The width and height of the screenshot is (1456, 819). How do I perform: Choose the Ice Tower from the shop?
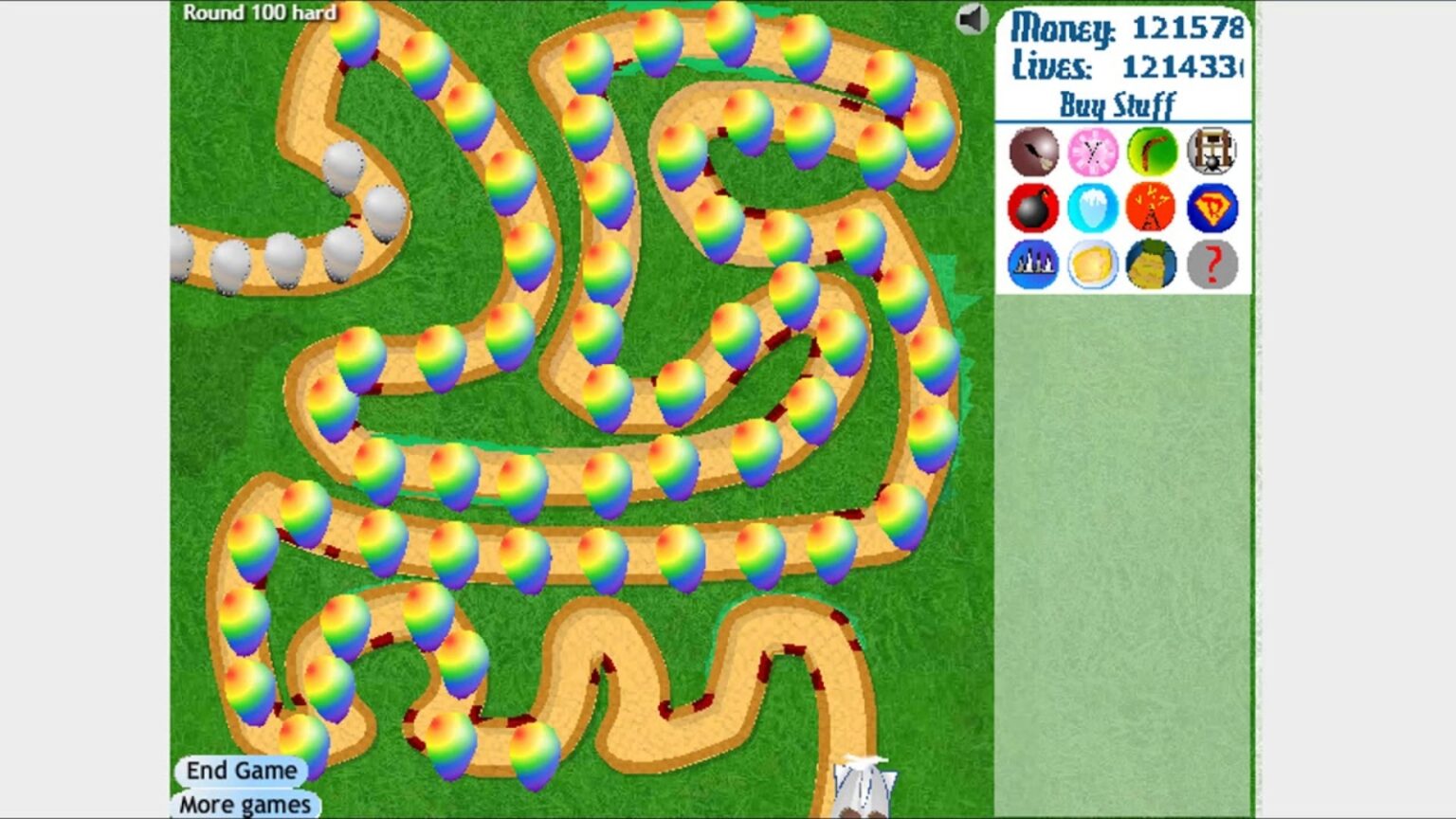tap(1091, 208)
